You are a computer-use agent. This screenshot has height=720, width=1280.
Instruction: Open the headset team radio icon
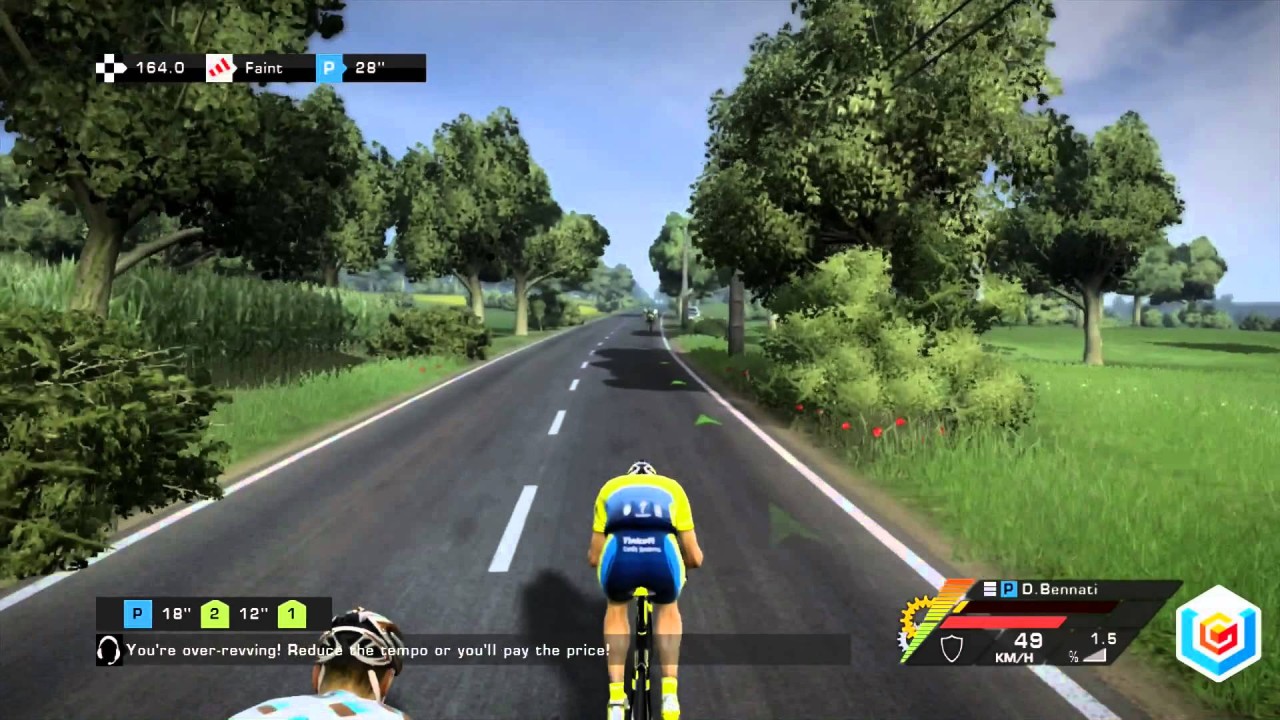coord(109,650)
